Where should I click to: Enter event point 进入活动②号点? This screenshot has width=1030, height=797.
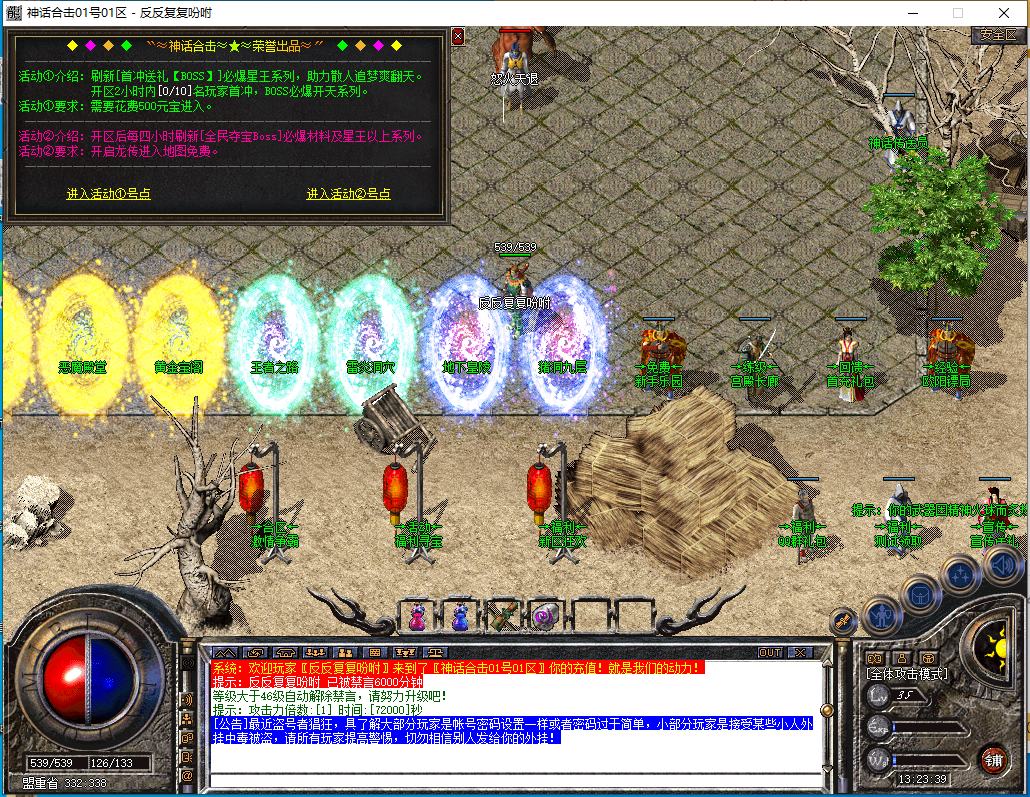[348, 194]
